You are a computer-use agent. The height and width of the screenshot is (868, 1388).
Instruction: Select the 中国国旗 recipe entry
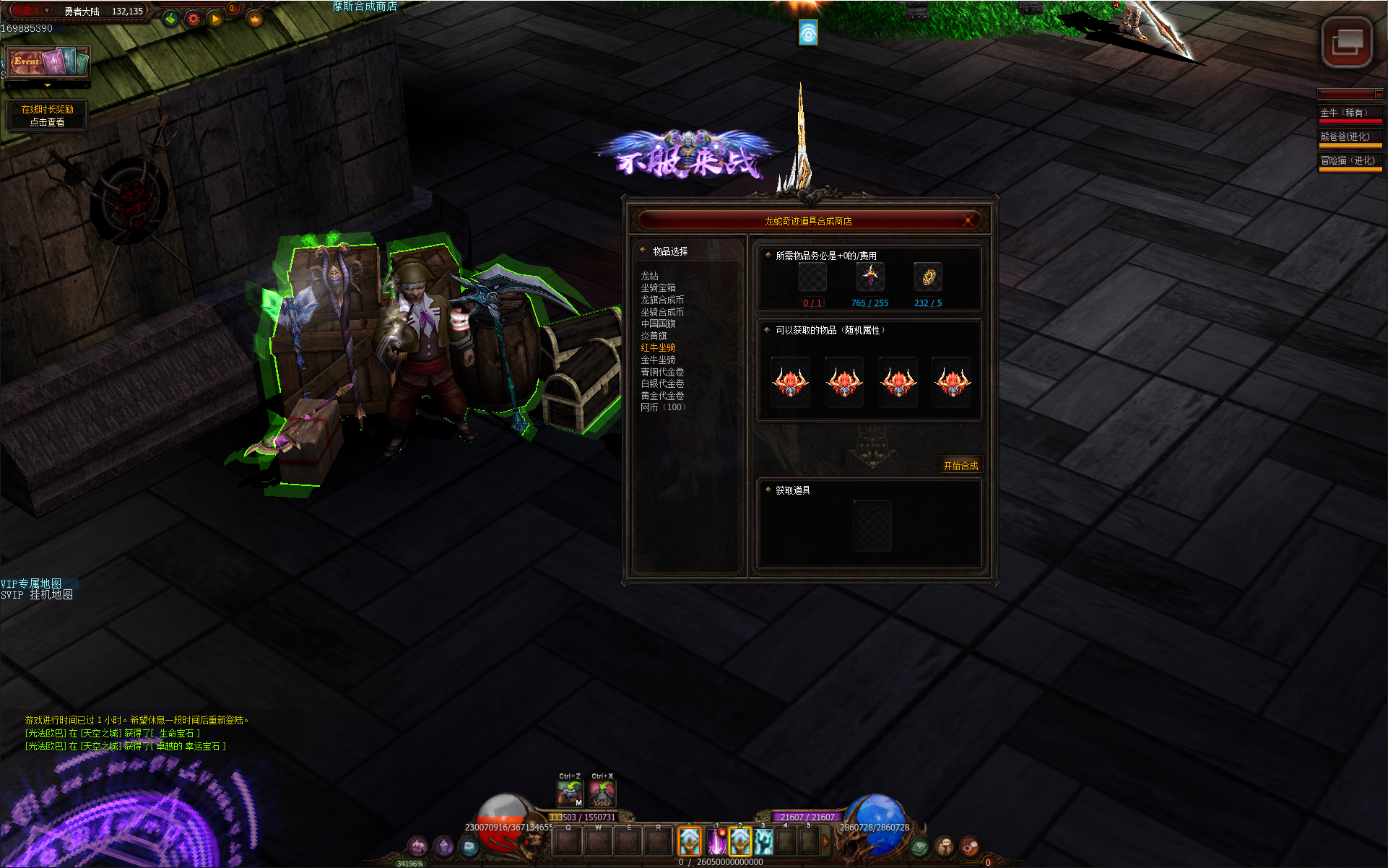(x=658, y=324)
